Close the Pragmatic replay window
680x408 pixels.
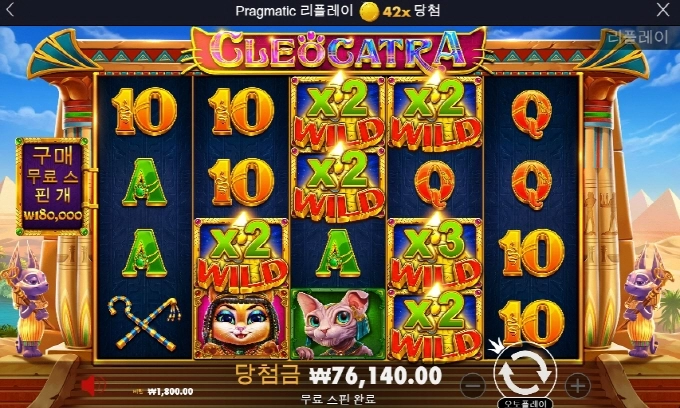[663, 10]
